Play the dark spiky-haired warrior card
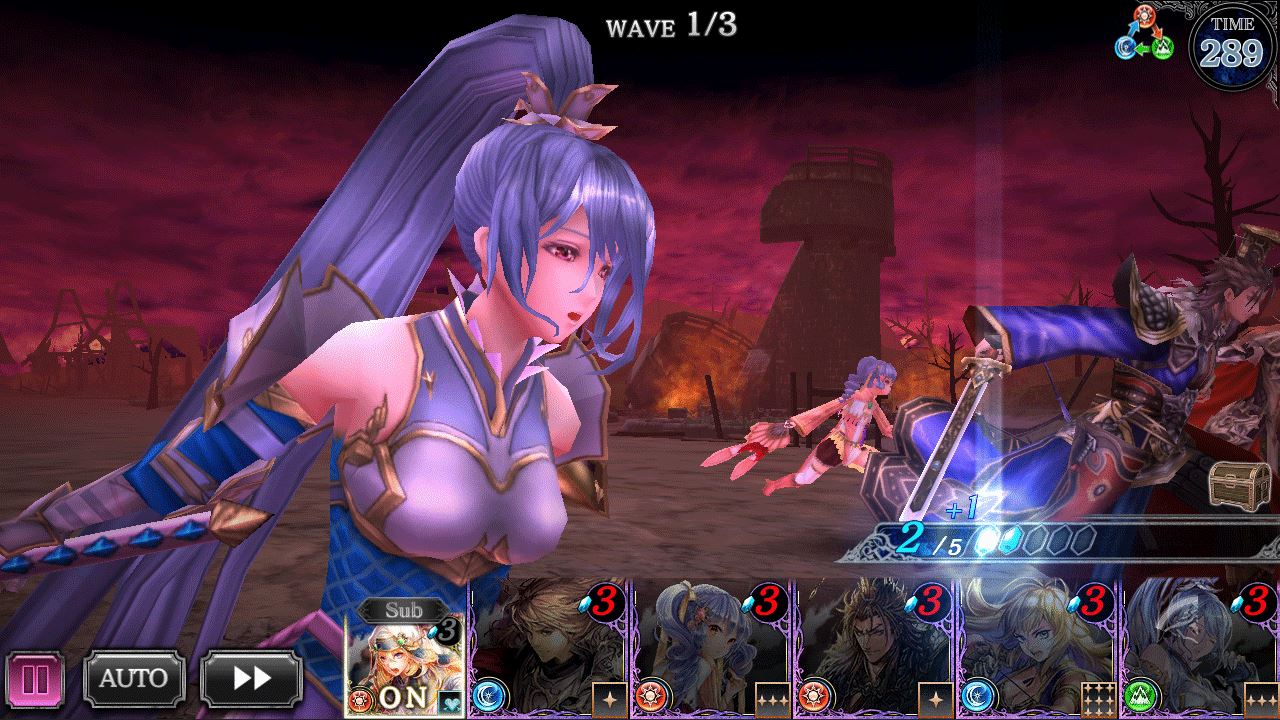This screenshot has width=1280, height=720. pyautogui.click(x=875, y=648)
